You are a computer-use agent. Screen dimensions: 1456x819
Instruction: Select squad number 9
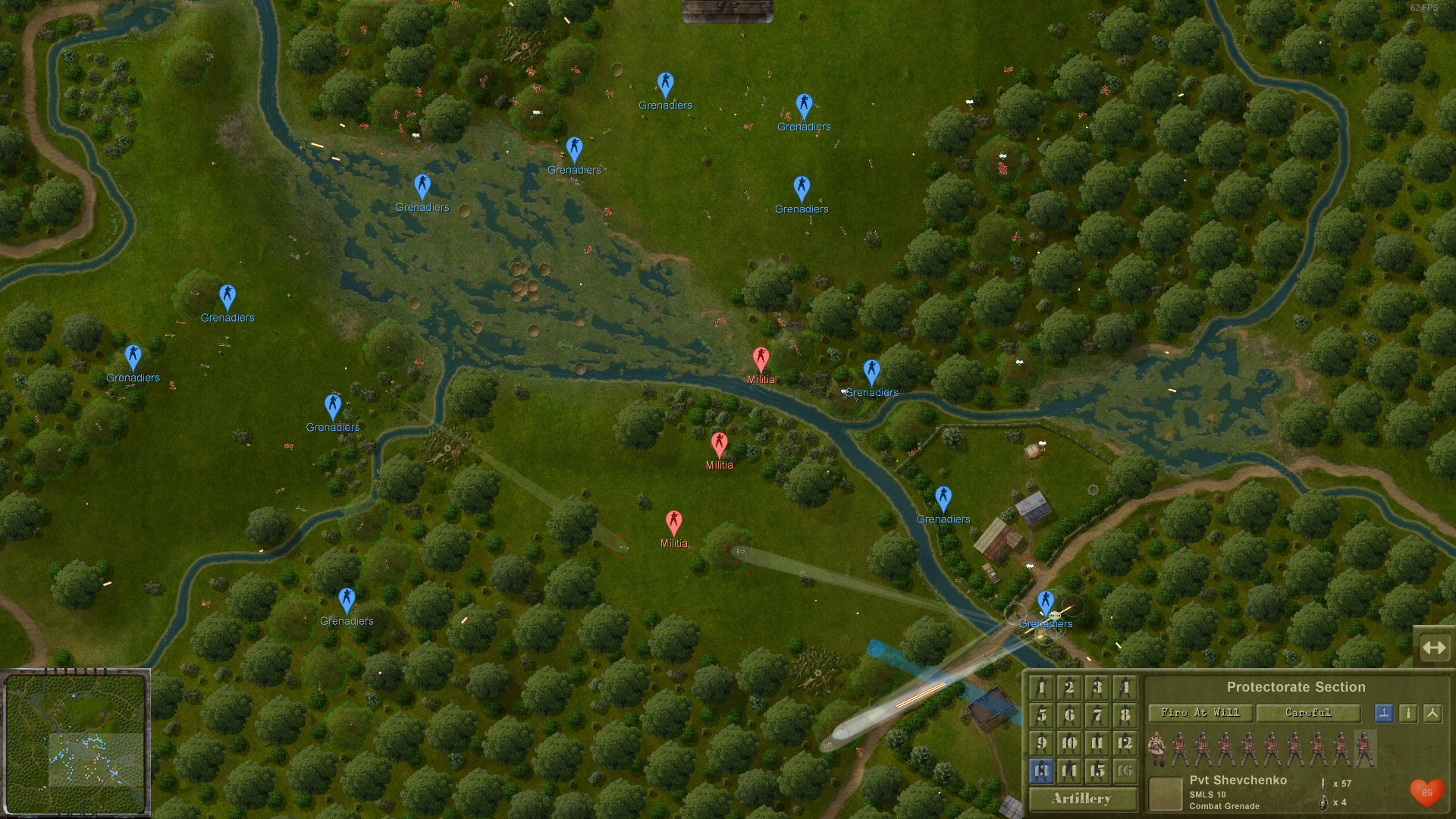tap(1041, 743)
